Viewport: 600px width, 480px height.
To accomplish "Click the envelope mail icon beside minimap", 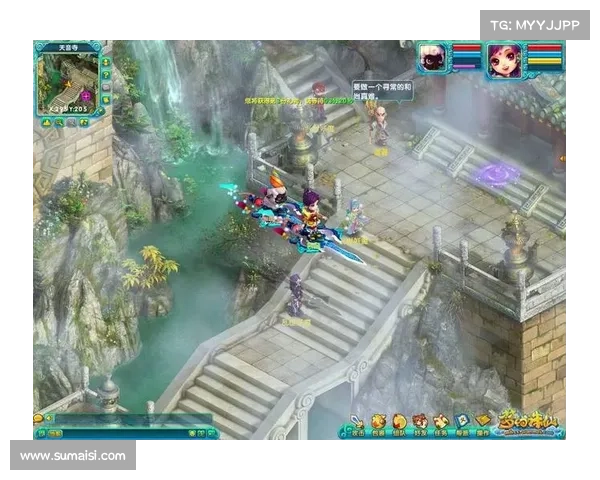I will [106, 88].
